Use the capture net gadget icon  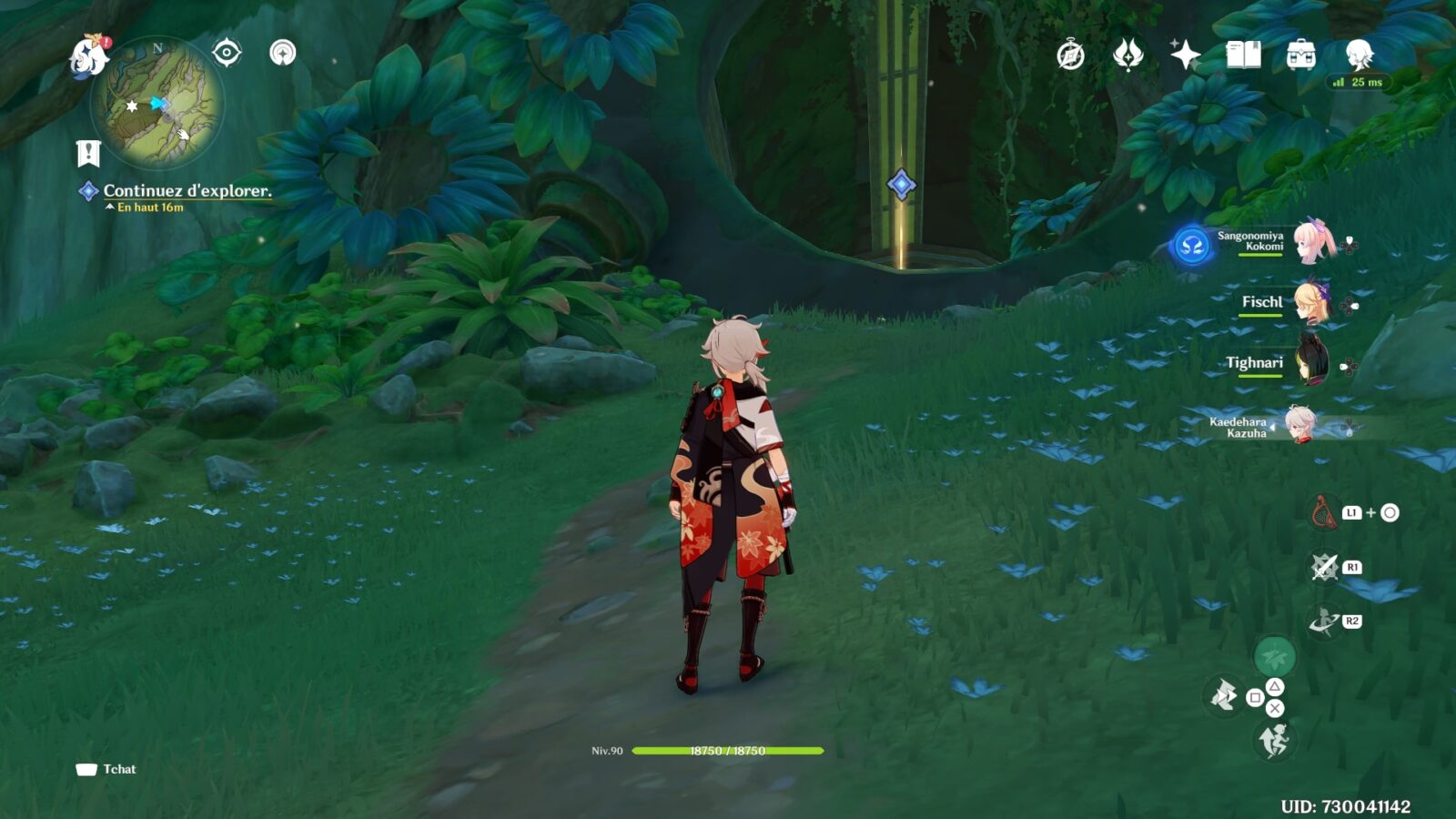coord(1323,512)
